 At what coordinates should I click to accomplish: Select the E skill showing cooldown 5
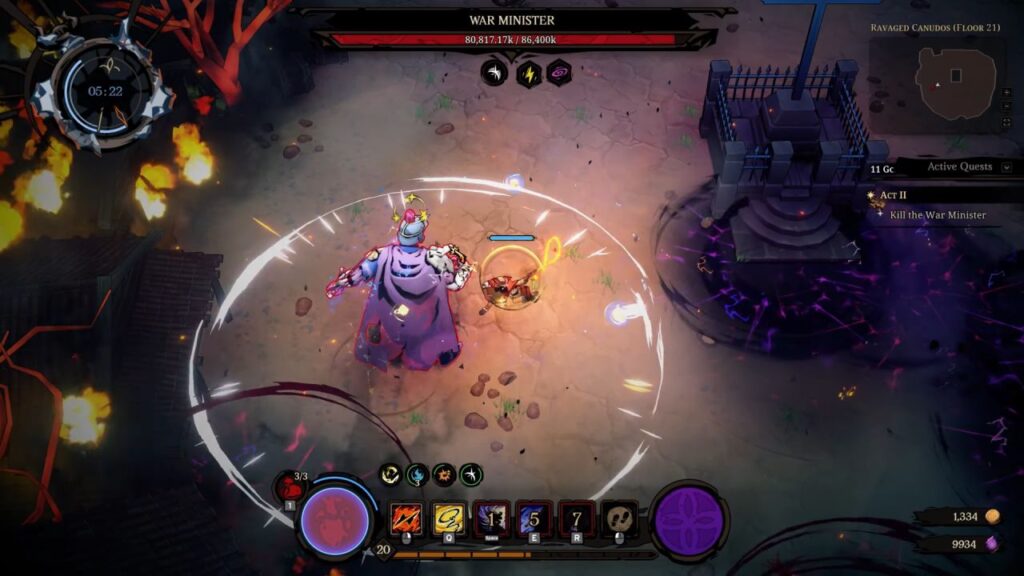point(534,519)
